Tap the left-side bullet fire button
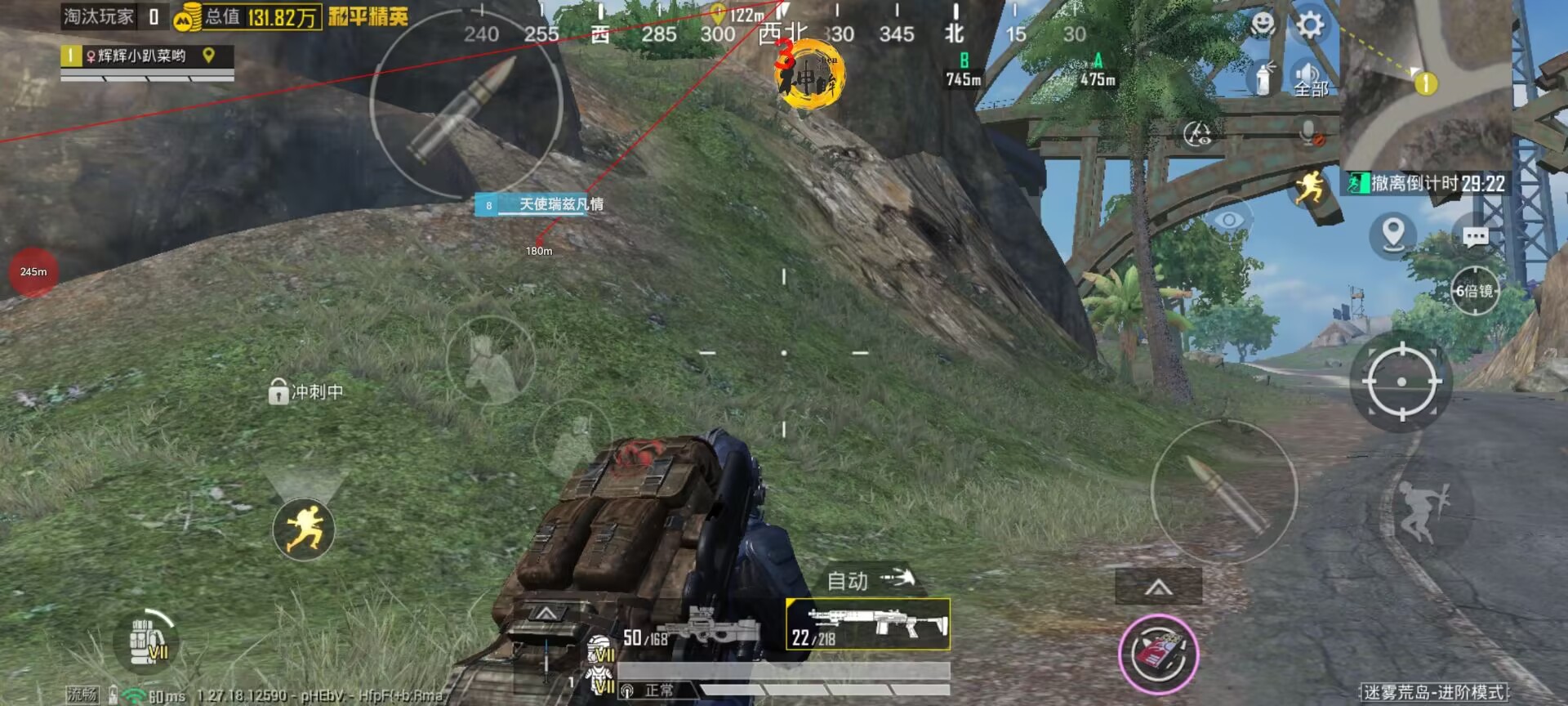This screenshot has width=1568, height=706. click(465, 105)
